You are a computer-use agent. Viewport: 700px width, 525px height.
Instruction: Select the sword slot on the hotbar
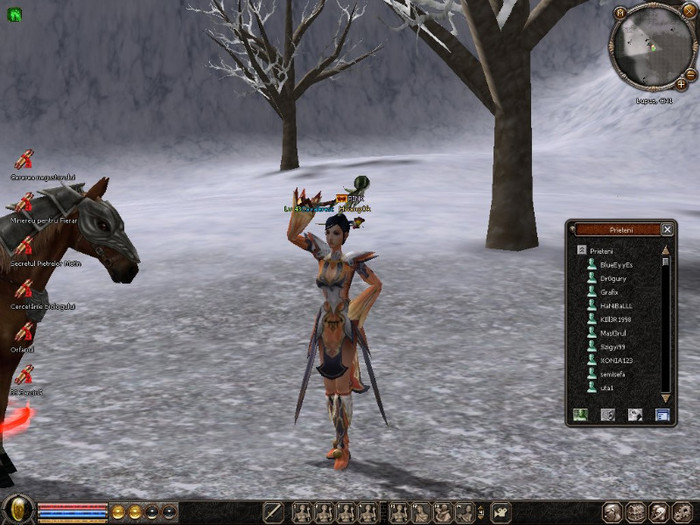pos(274,512)
